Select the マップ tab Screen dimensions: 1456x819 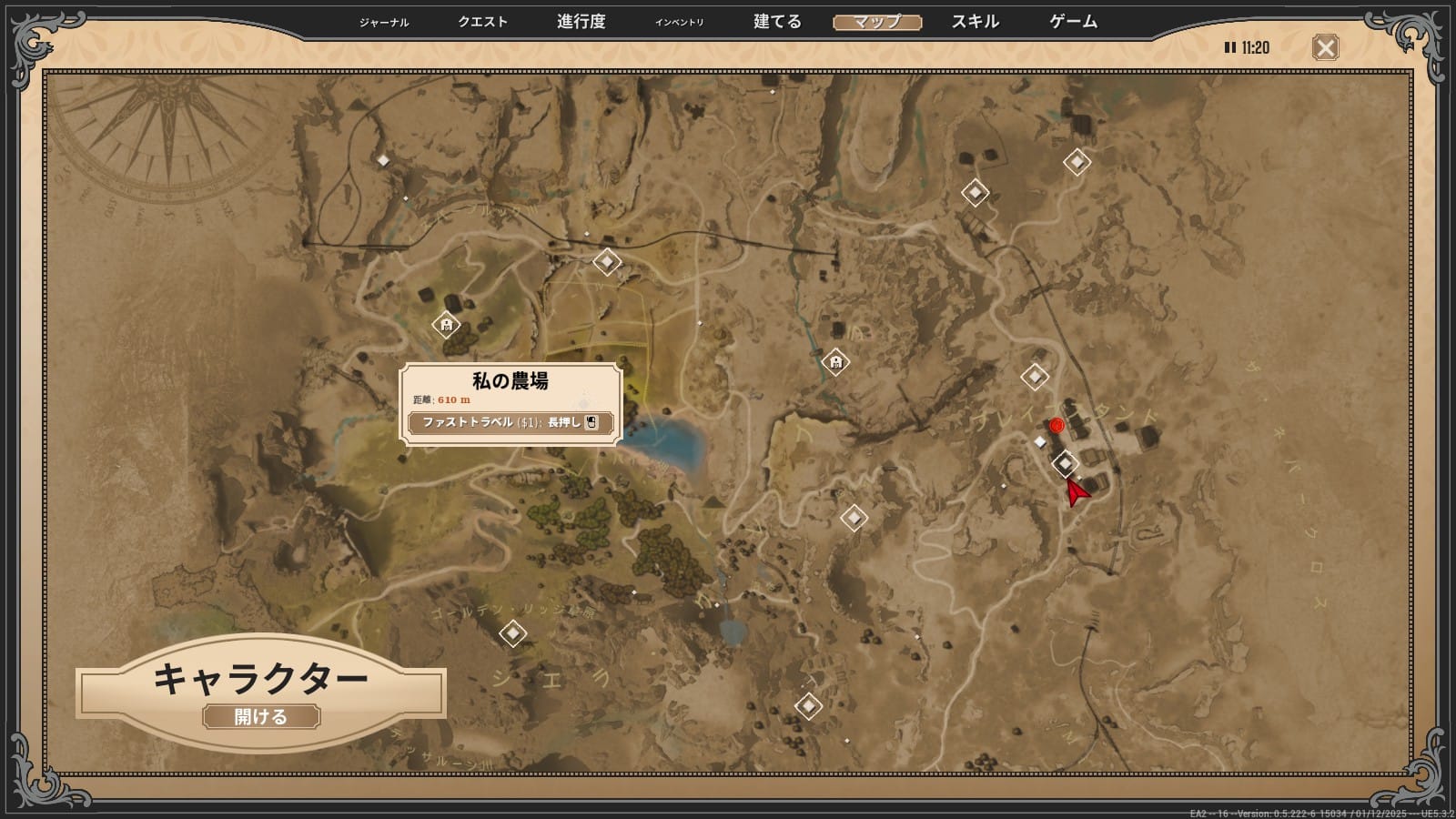click(877, 22)
